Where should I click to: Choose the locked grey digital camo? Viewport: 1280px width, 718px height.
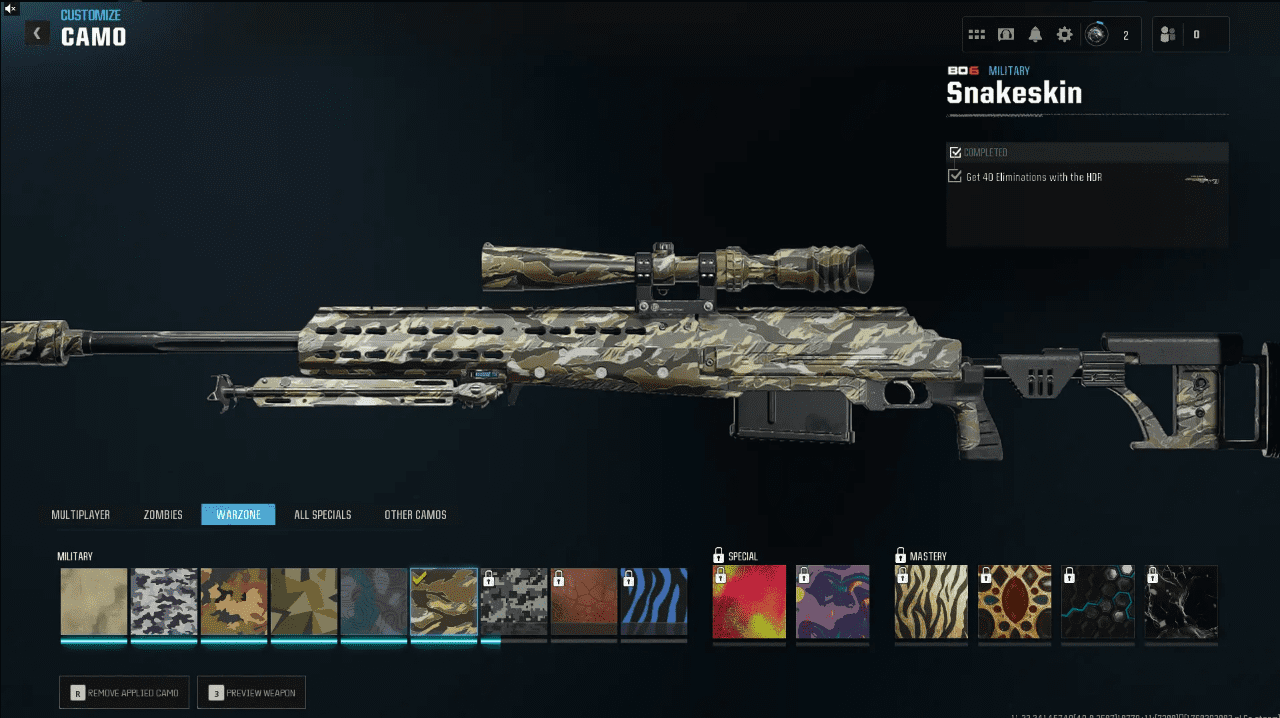(x=514, y=602)
